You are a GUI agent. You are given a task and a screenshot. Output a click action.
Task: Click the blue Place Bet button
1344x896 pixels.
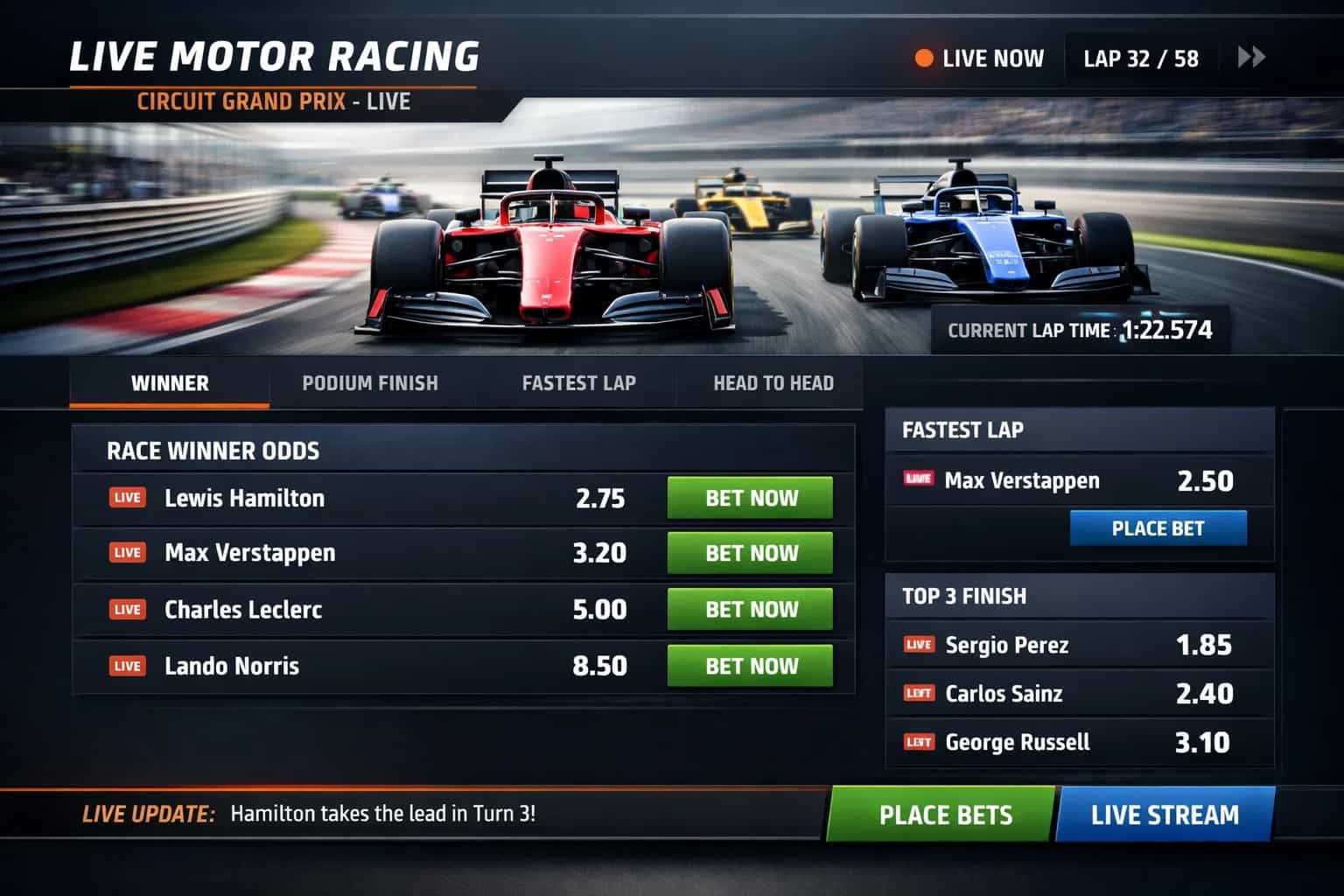(1158, 528)
